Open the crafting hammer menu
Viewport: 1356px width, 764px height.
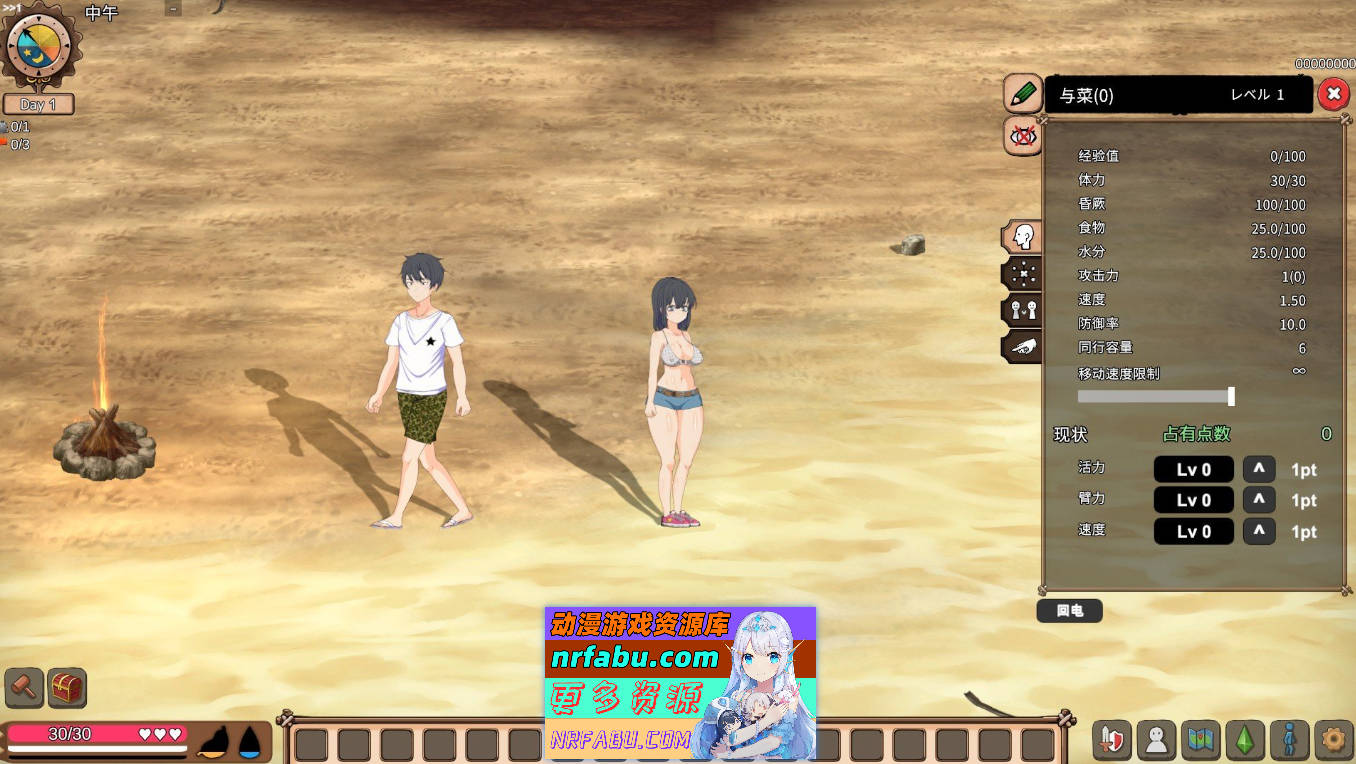tap(22, 687)
